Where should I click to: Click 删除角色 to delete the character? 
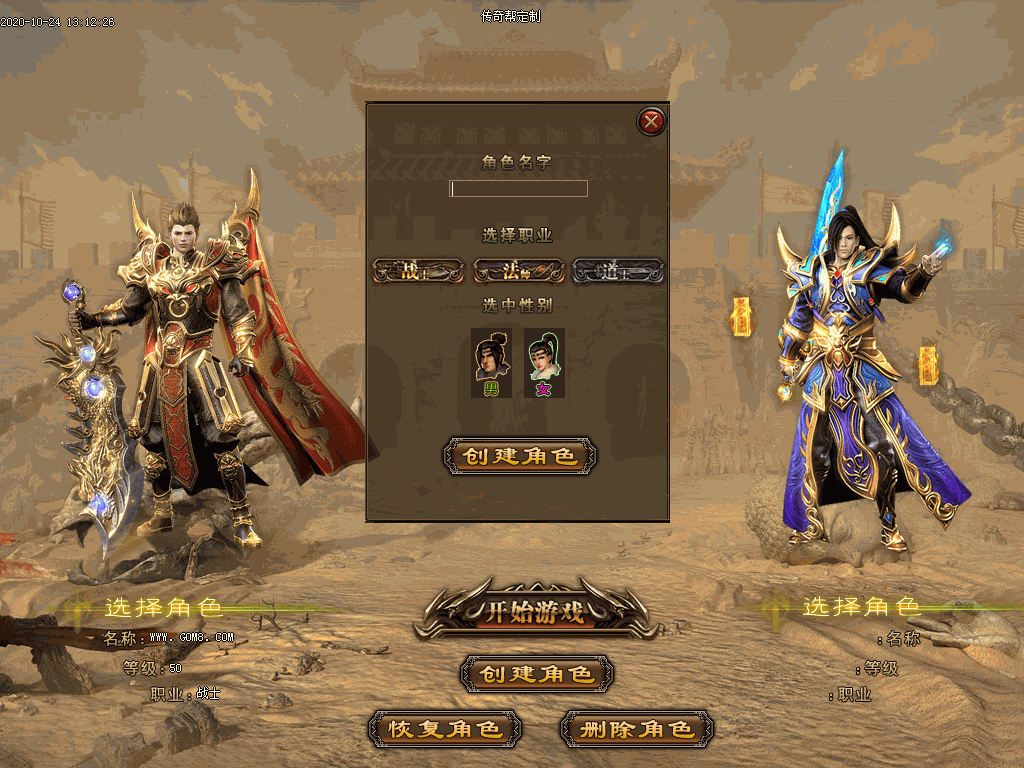[x=637, y=729]
